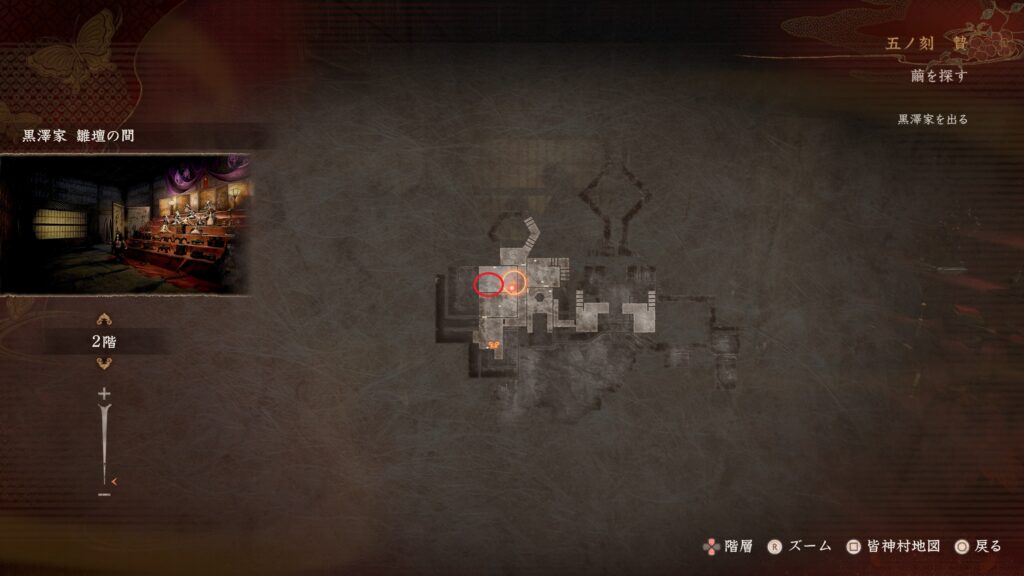The height and width of the screenshot is (576, 1024).
Task: Select the floor-down arrow below 2階
Action: [104, 364]
